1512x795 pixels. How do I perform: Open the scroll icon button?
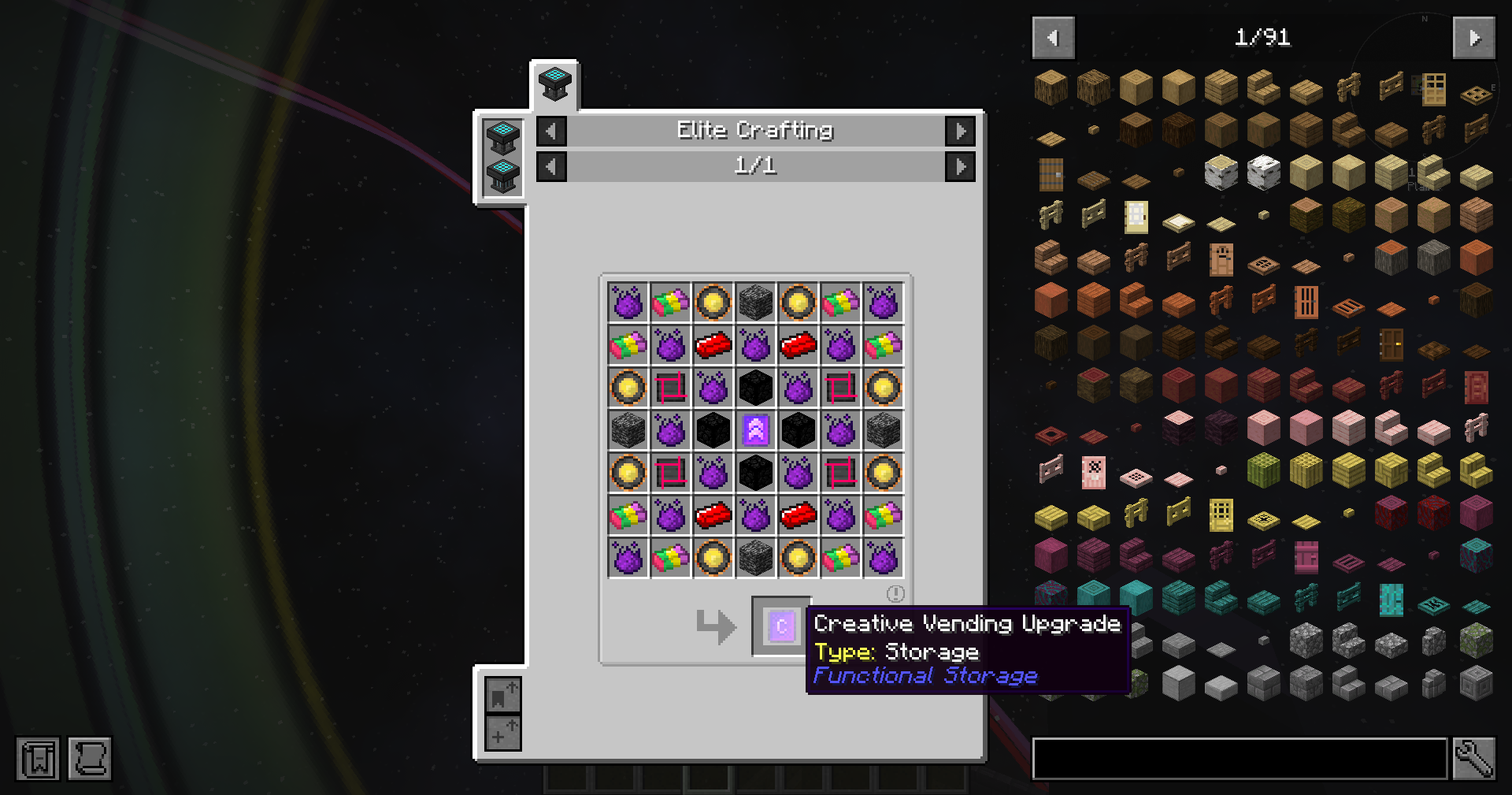[90, 759]
